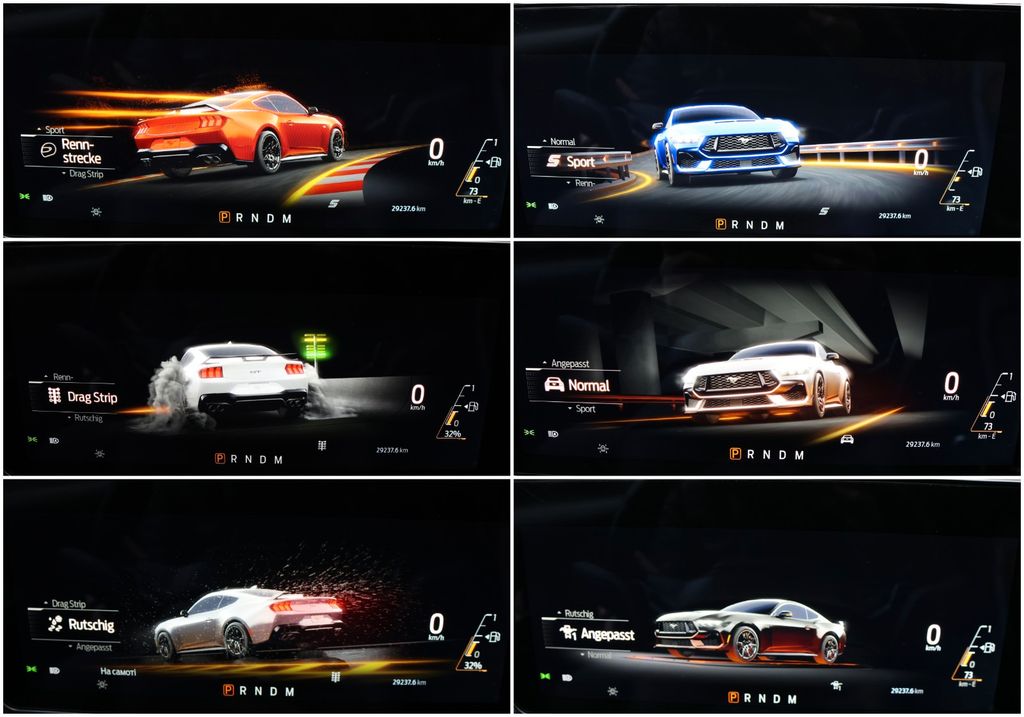Choose the highlighted Sport mode with S icon
Image resolution: width=1024 pixels, height=717 pixels.
pyautogui.click(x=571, y=161)
